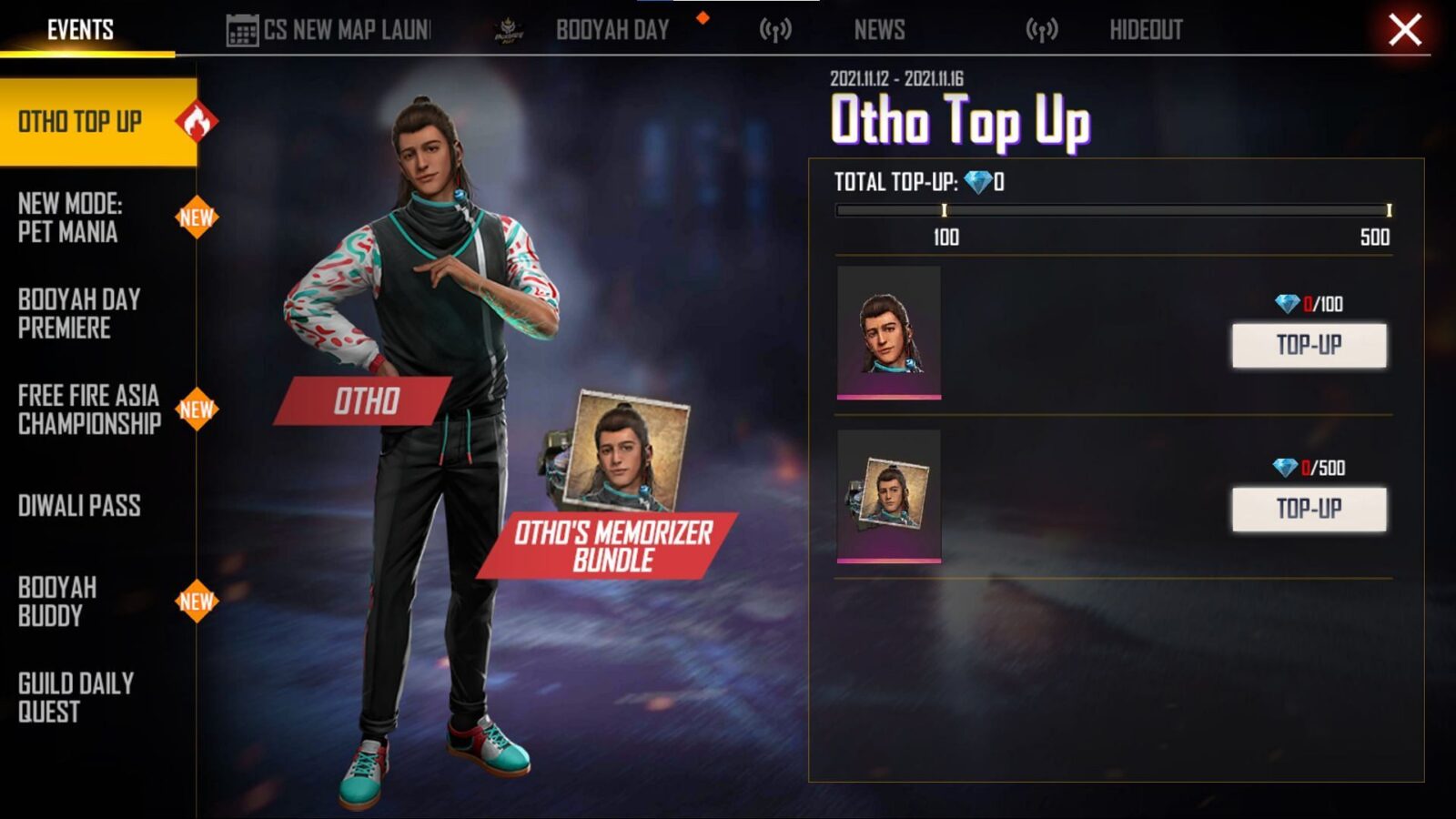Select the NEW badge on PET MANIA
1456x819 pixels.
tap(197, 217)
